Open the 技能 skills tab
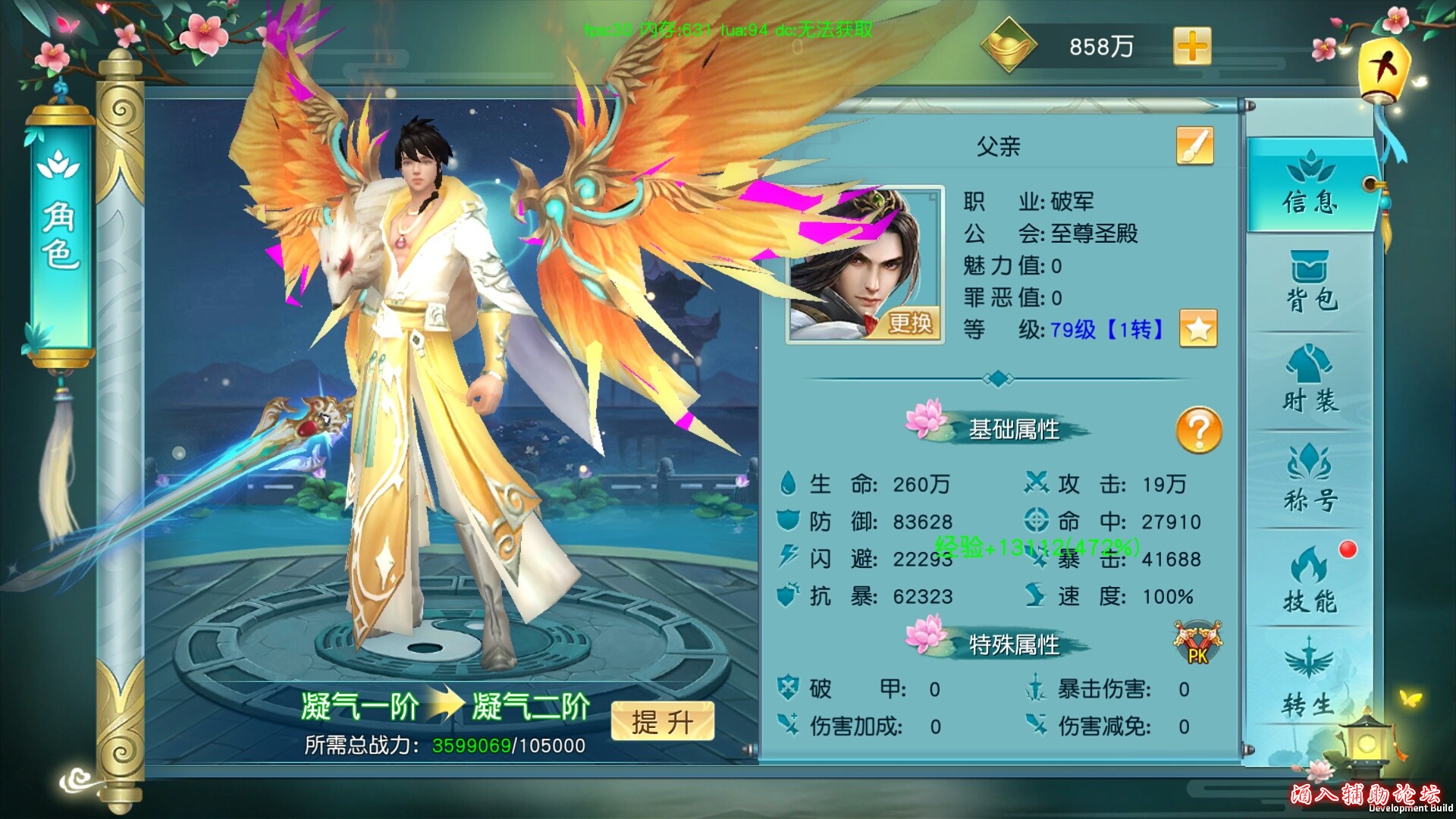This screenshot has width=1456, height=819. point(1310,580)
